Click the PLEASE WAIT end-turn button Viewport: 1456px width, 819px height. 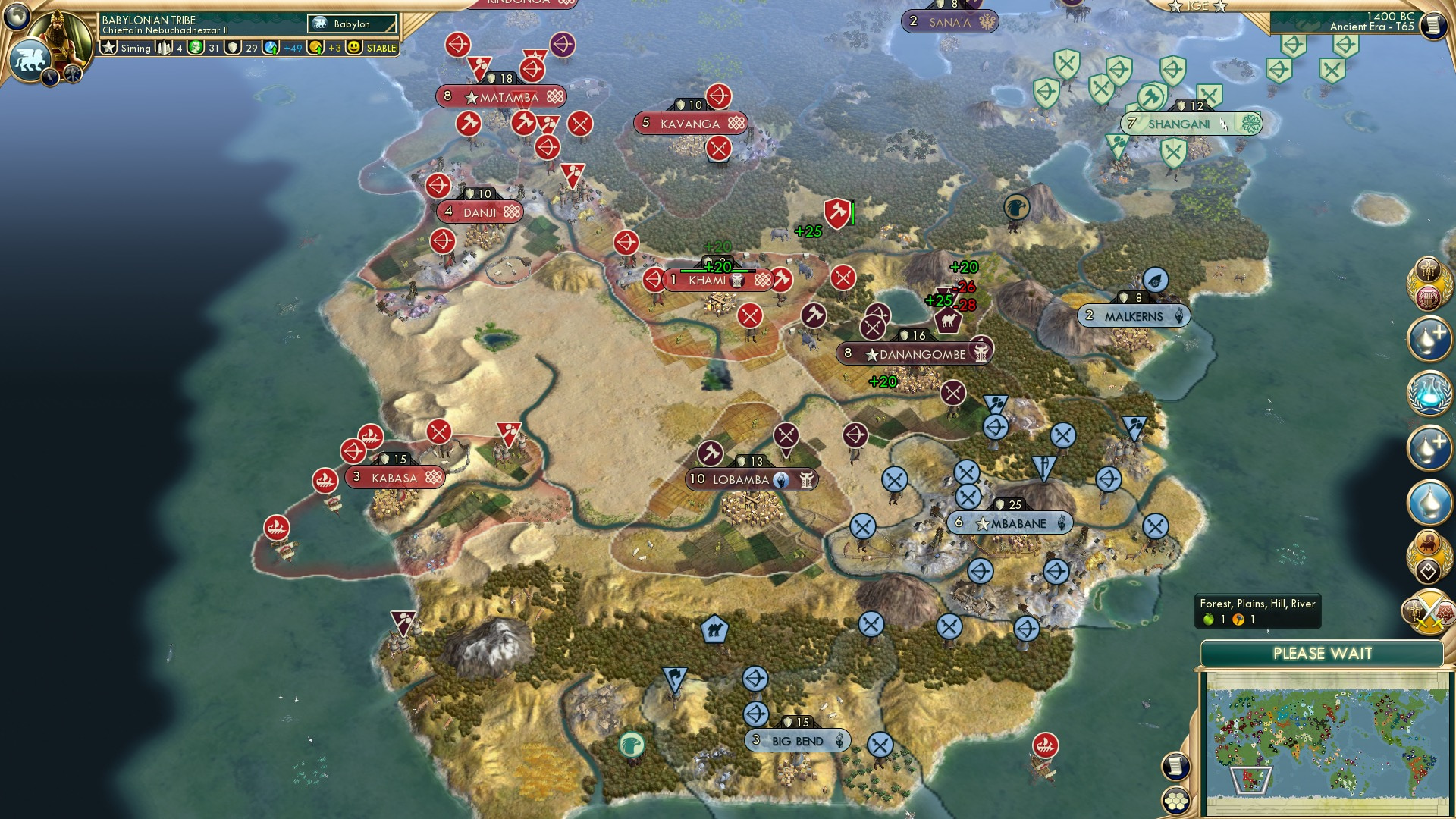[1323, 652]
